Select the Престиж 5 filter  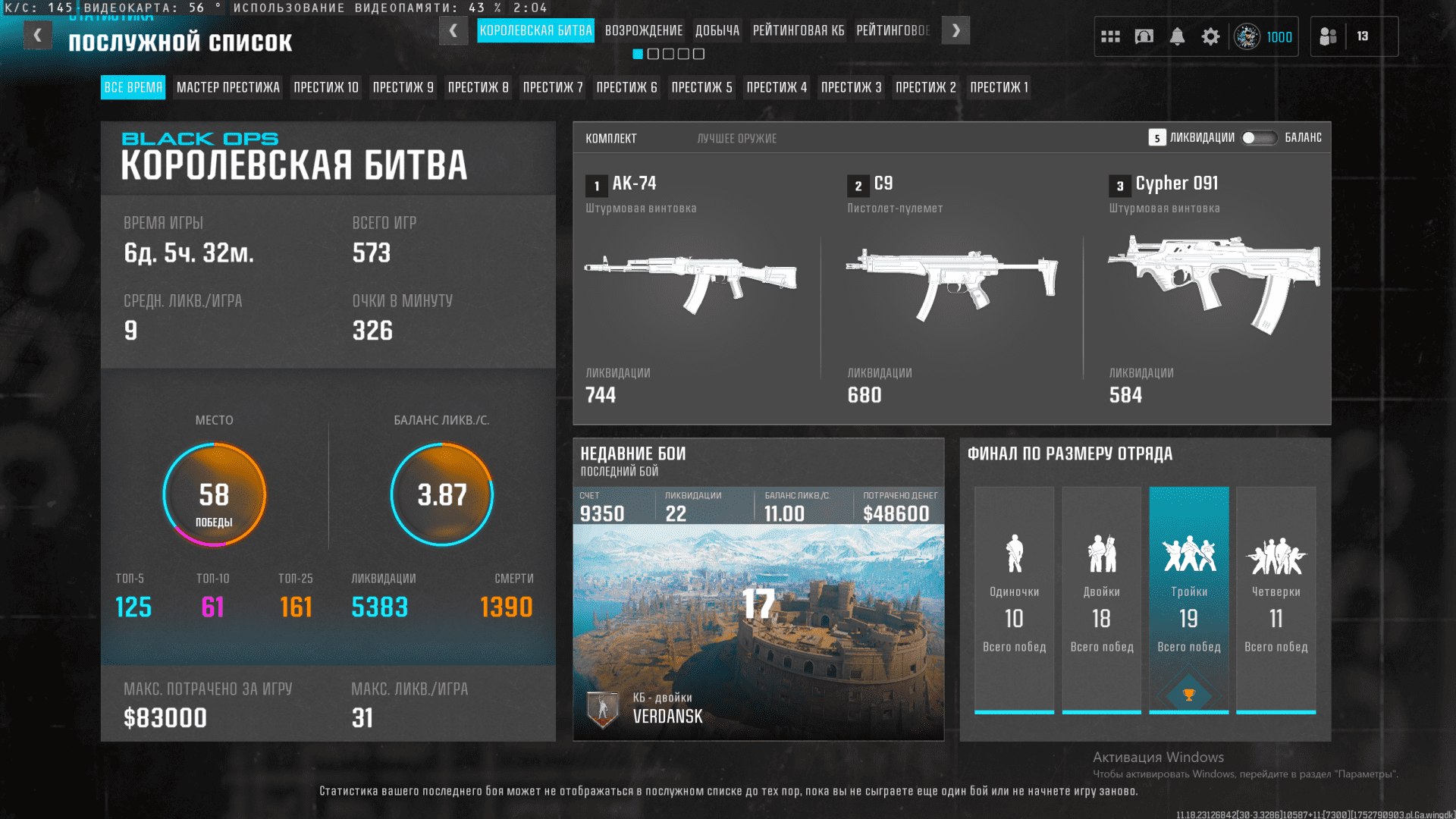pyautogui.click(x=701, y=87)
